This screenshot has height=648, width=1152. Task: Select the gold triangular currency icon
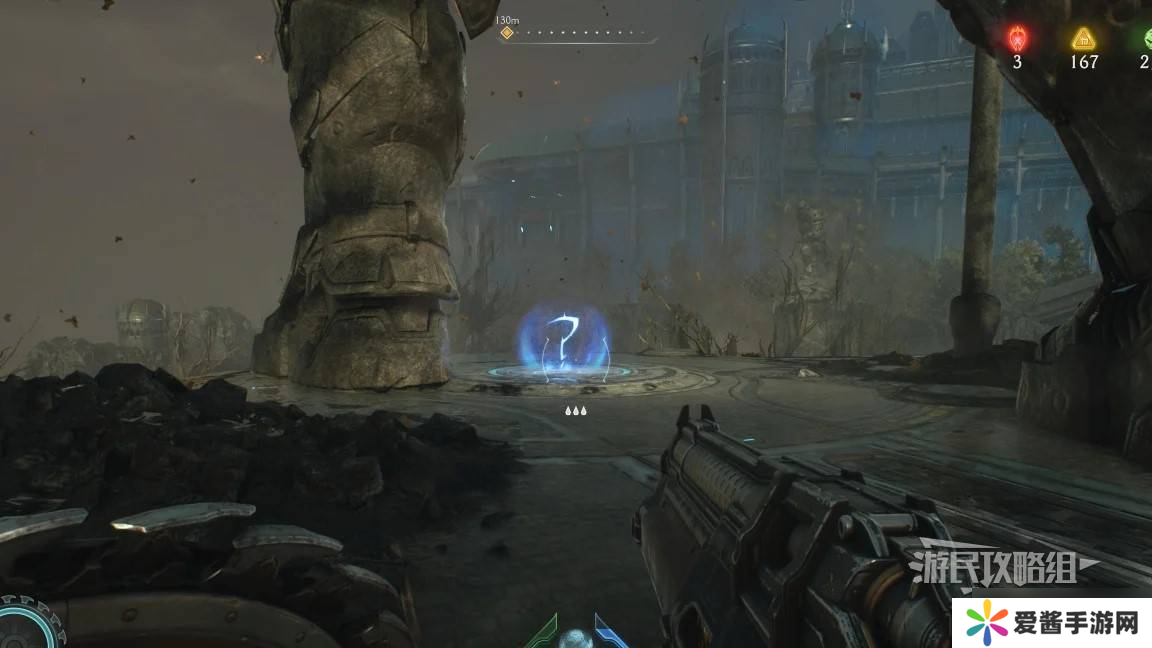pos(1083,39)
